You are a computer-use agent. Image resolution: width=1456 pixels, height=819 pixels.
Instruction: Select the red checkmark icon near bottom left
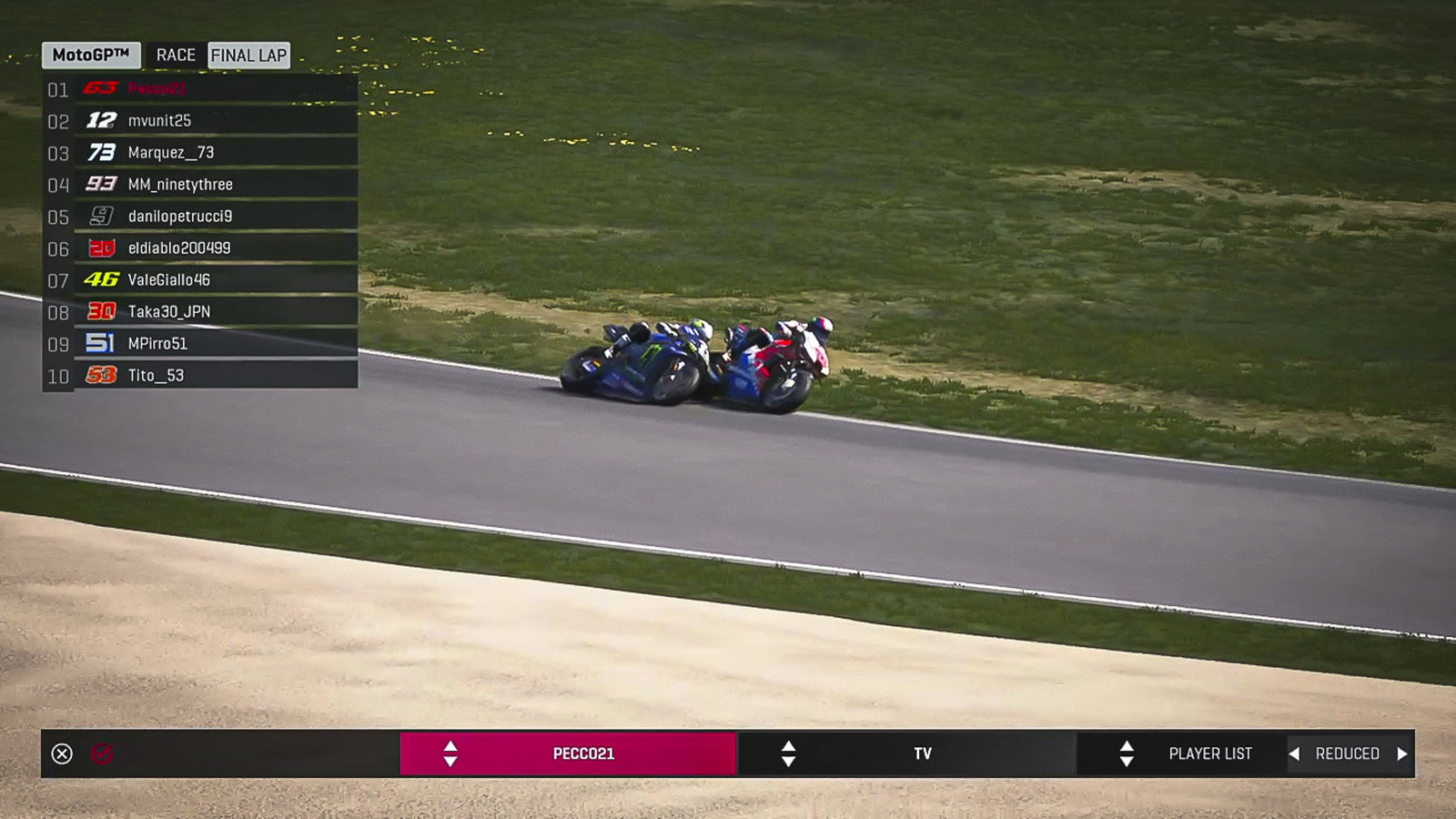point(103,753)
